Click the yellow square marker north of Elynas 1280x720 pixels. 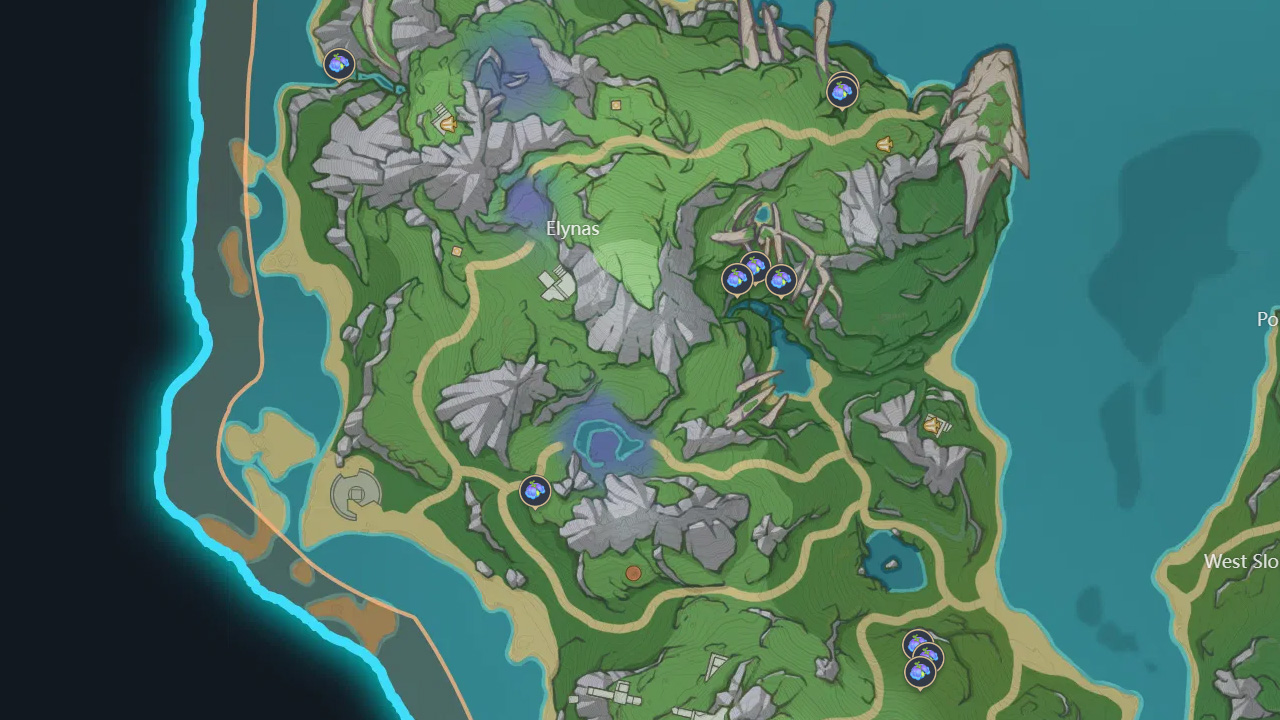pyautogui.click(x=617, y=104)
